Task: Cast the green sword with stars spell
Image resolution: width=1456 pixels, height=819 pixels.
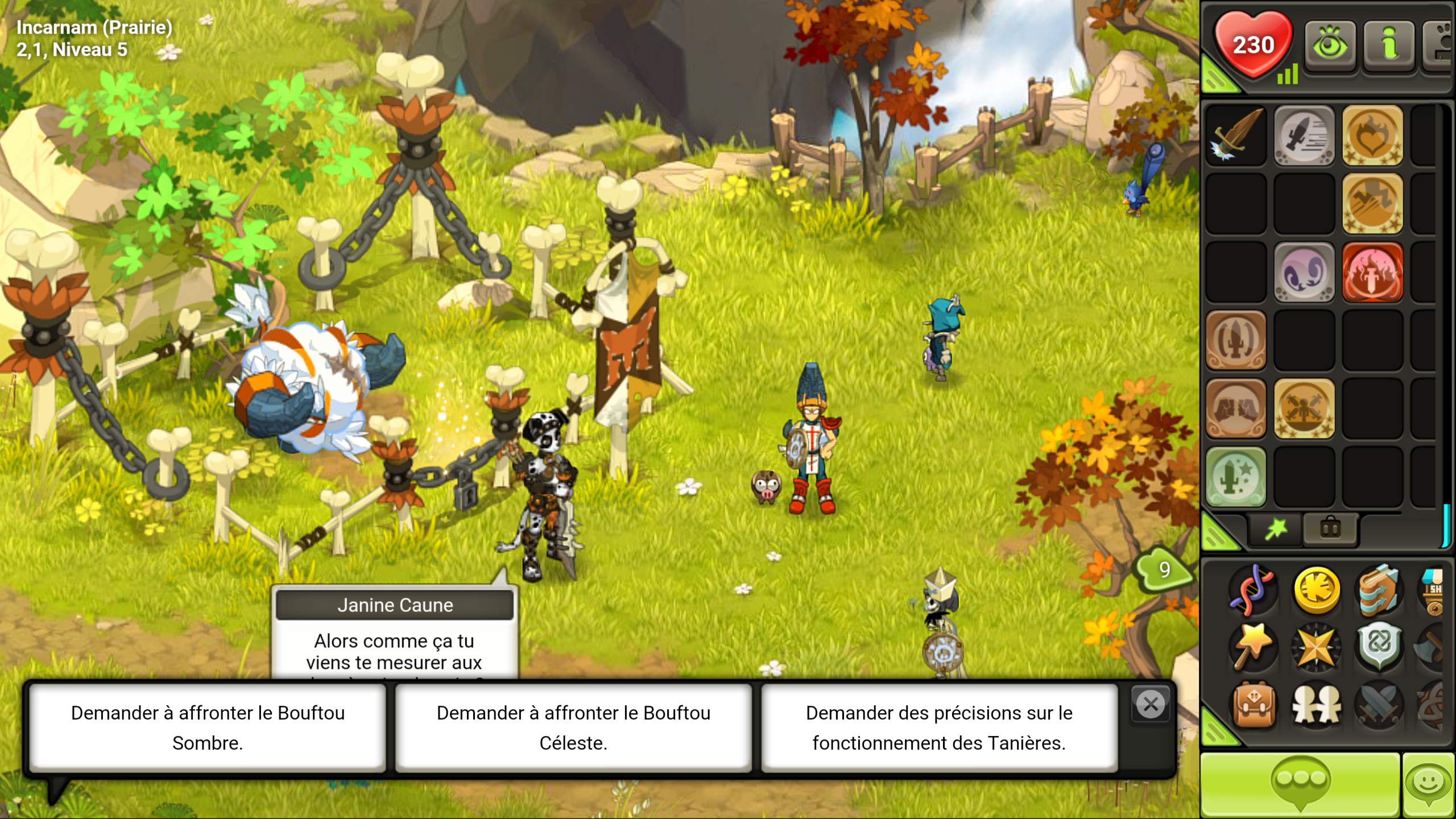Action: click(1236, 477)
